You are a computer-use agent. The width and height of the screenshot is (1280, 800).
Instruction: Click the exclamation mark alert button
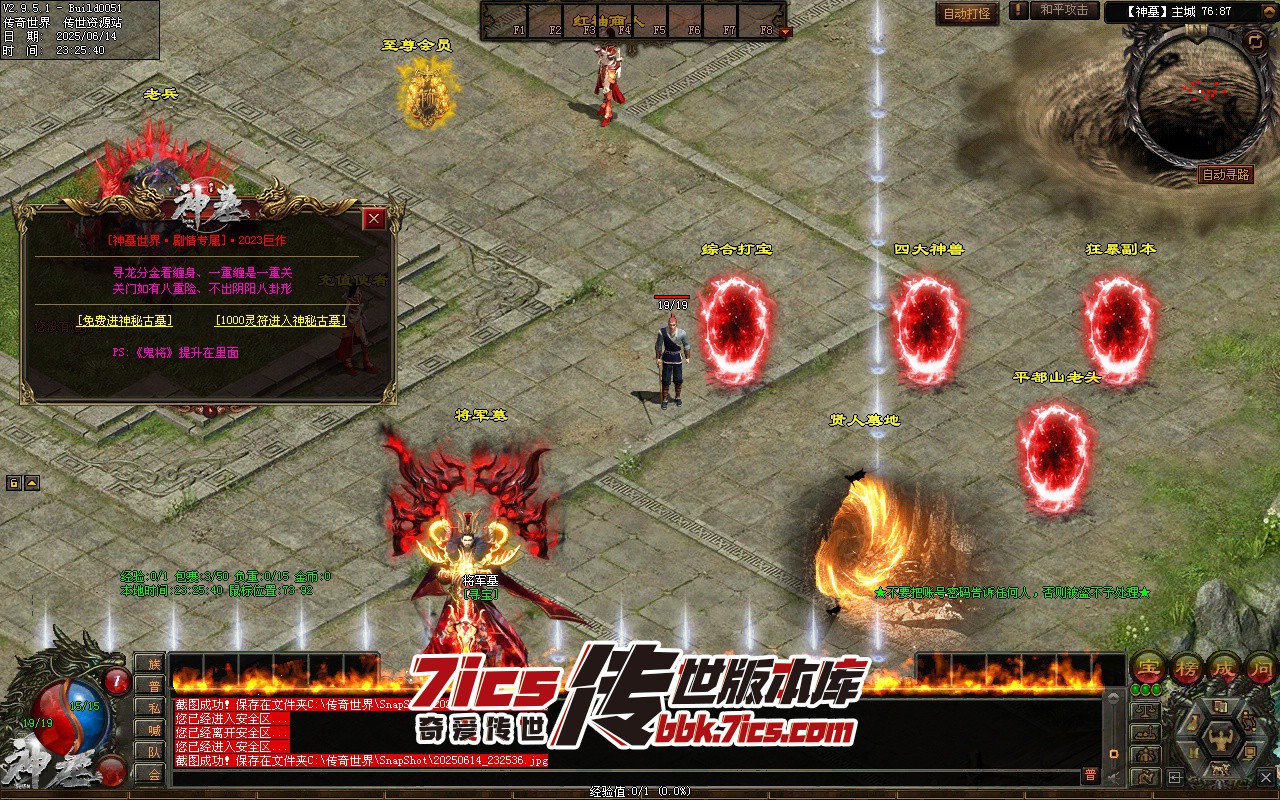point(1018,10)
